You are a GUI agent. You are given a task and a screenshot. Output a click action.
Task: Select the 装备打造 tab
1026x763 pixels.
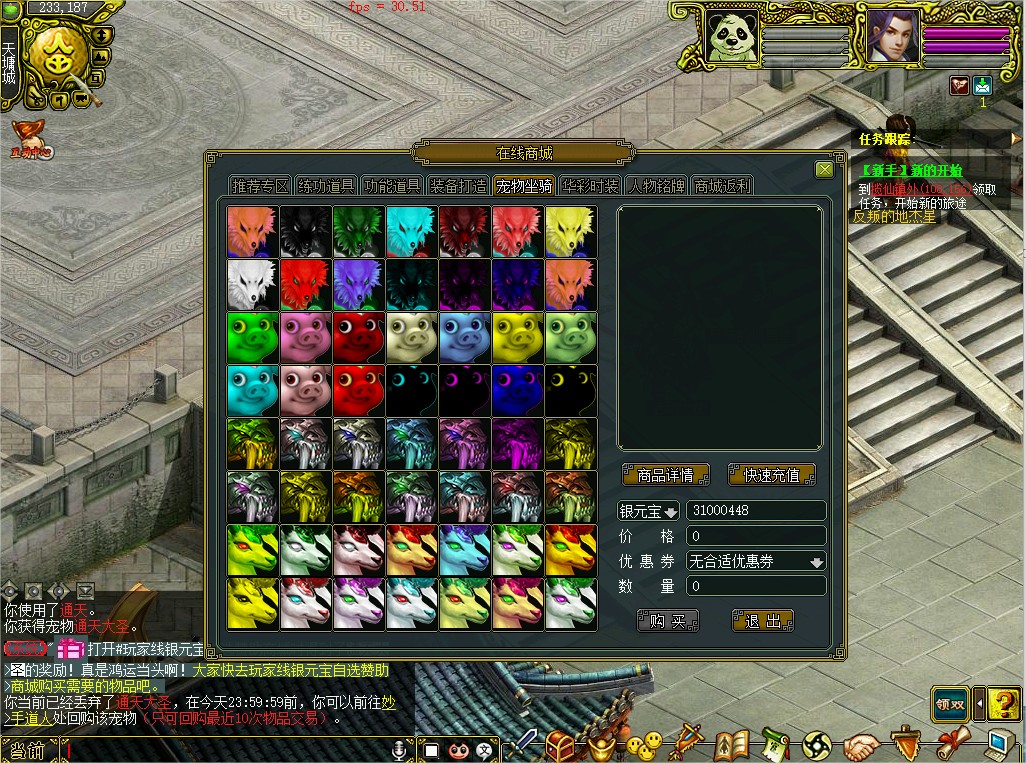point(459,186)
